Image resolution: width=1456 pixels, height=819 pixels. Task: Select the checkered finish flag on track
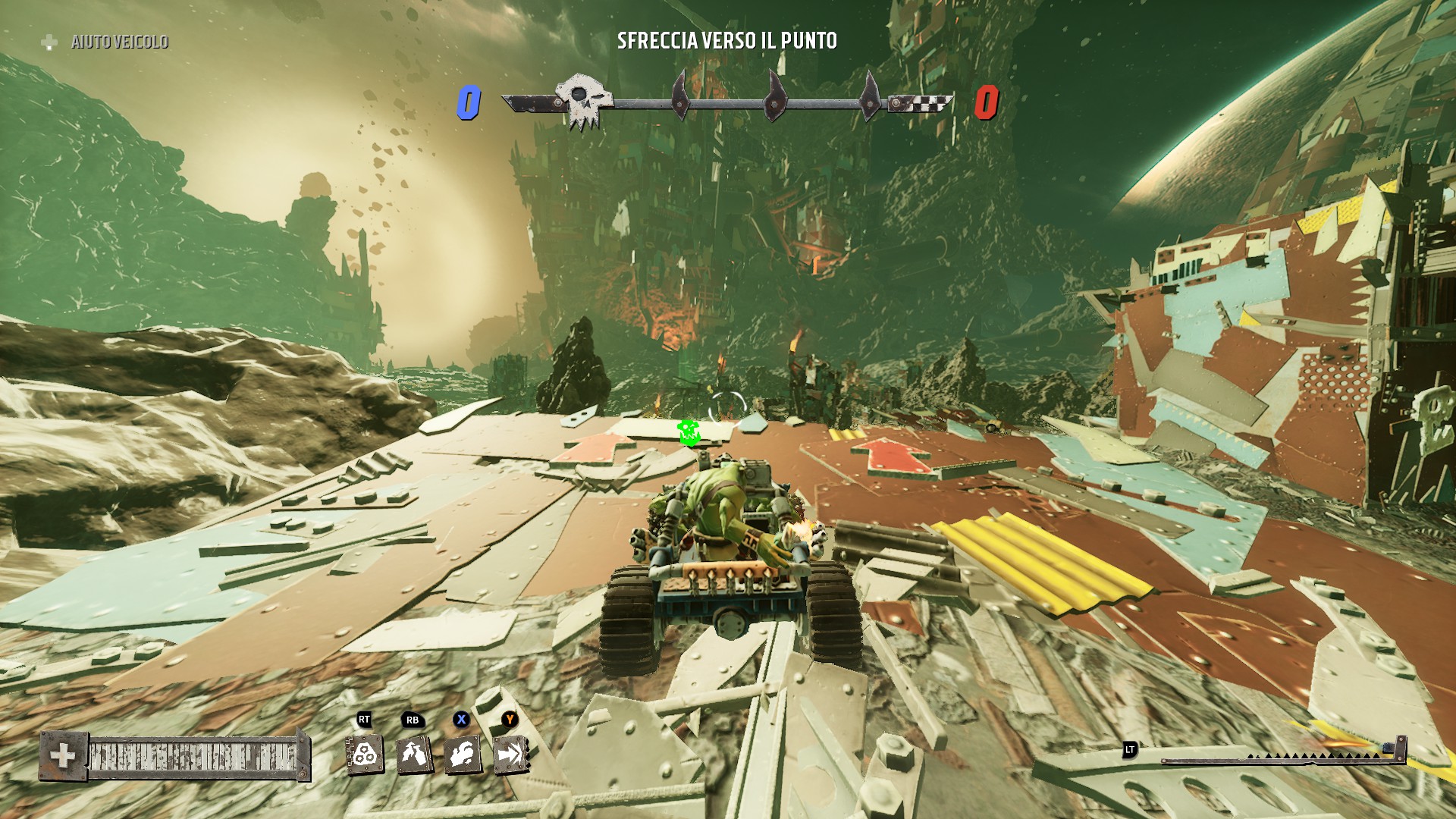[x=921, y=102]
